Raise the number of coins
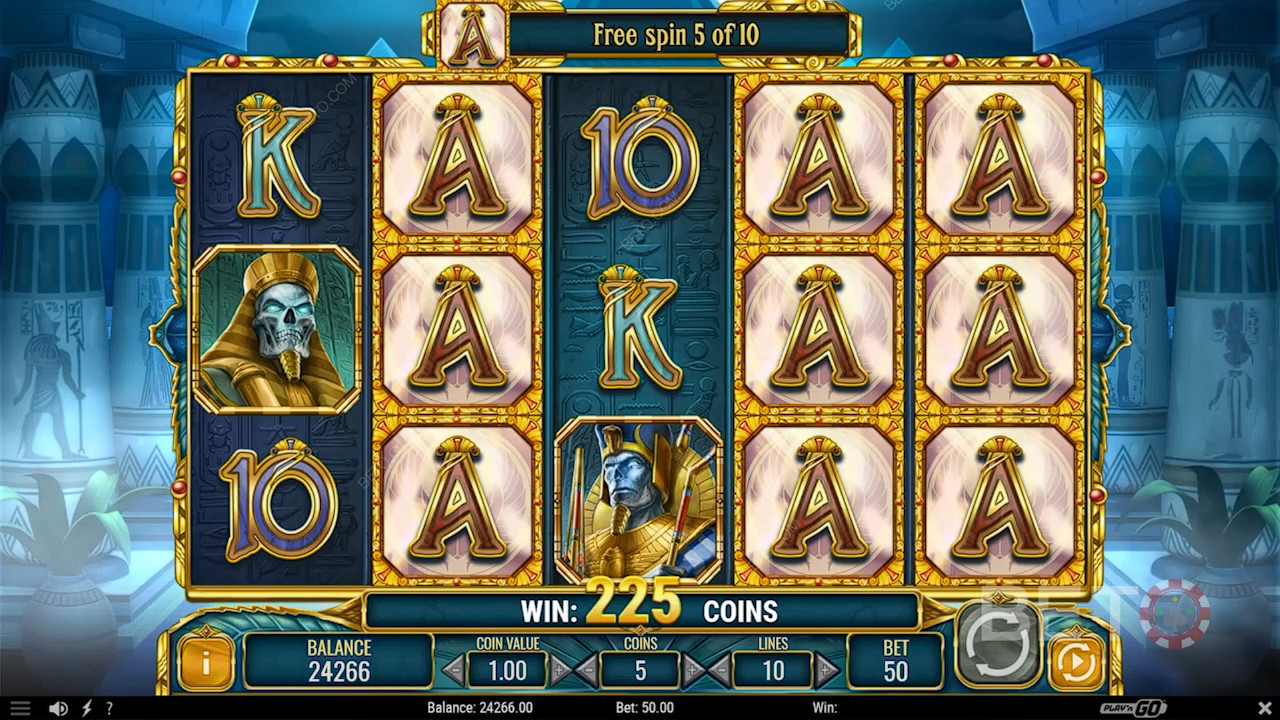The width and height of the screenshot is (1280, 720). (x=692, y=669)
